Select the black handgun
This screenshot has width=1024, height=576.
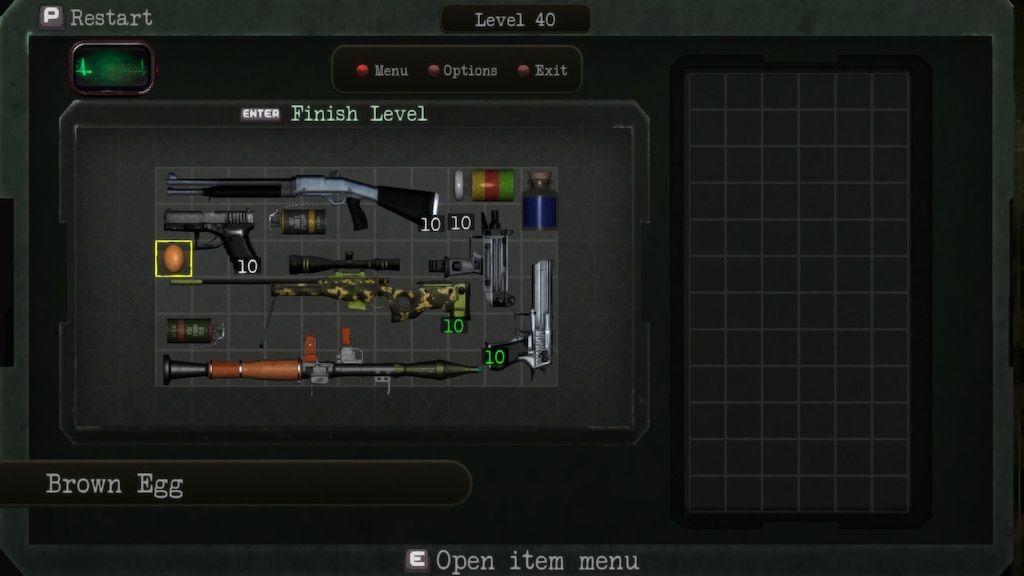coord(213,230)
